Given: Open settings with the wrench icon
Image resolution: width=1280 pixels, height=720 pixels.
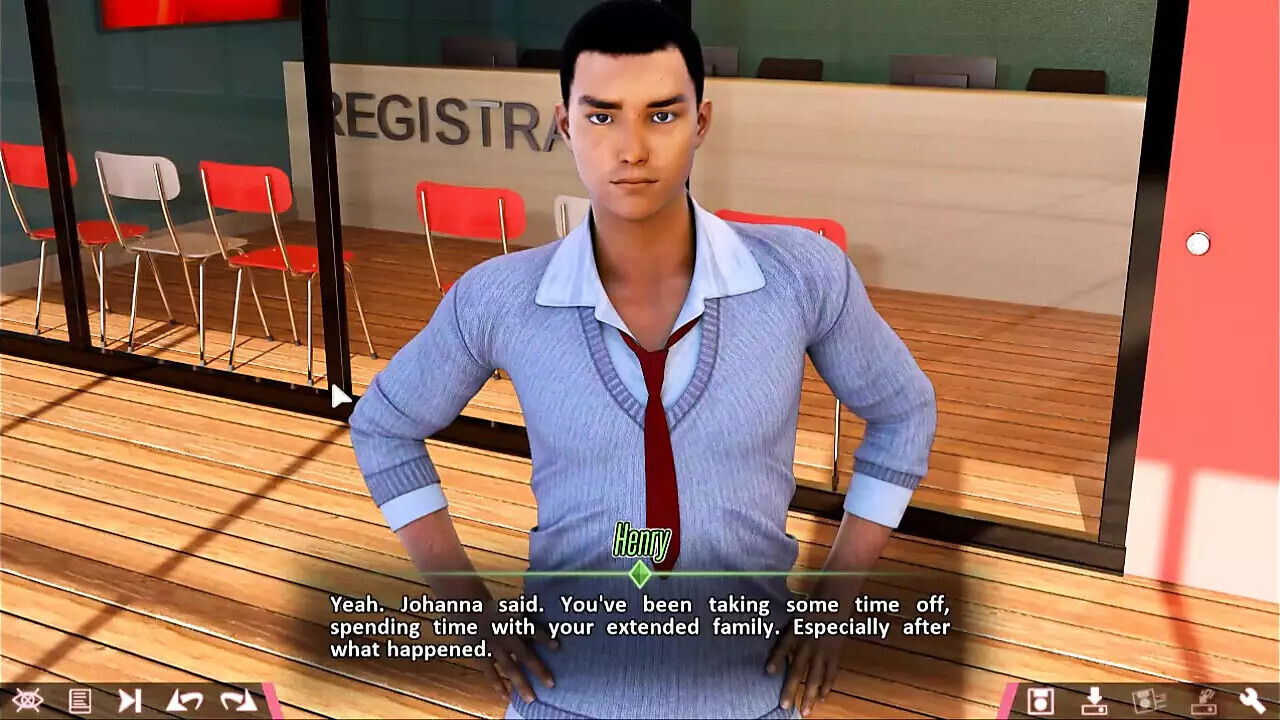Looking at the screenshot, I should coord(1252,700).
